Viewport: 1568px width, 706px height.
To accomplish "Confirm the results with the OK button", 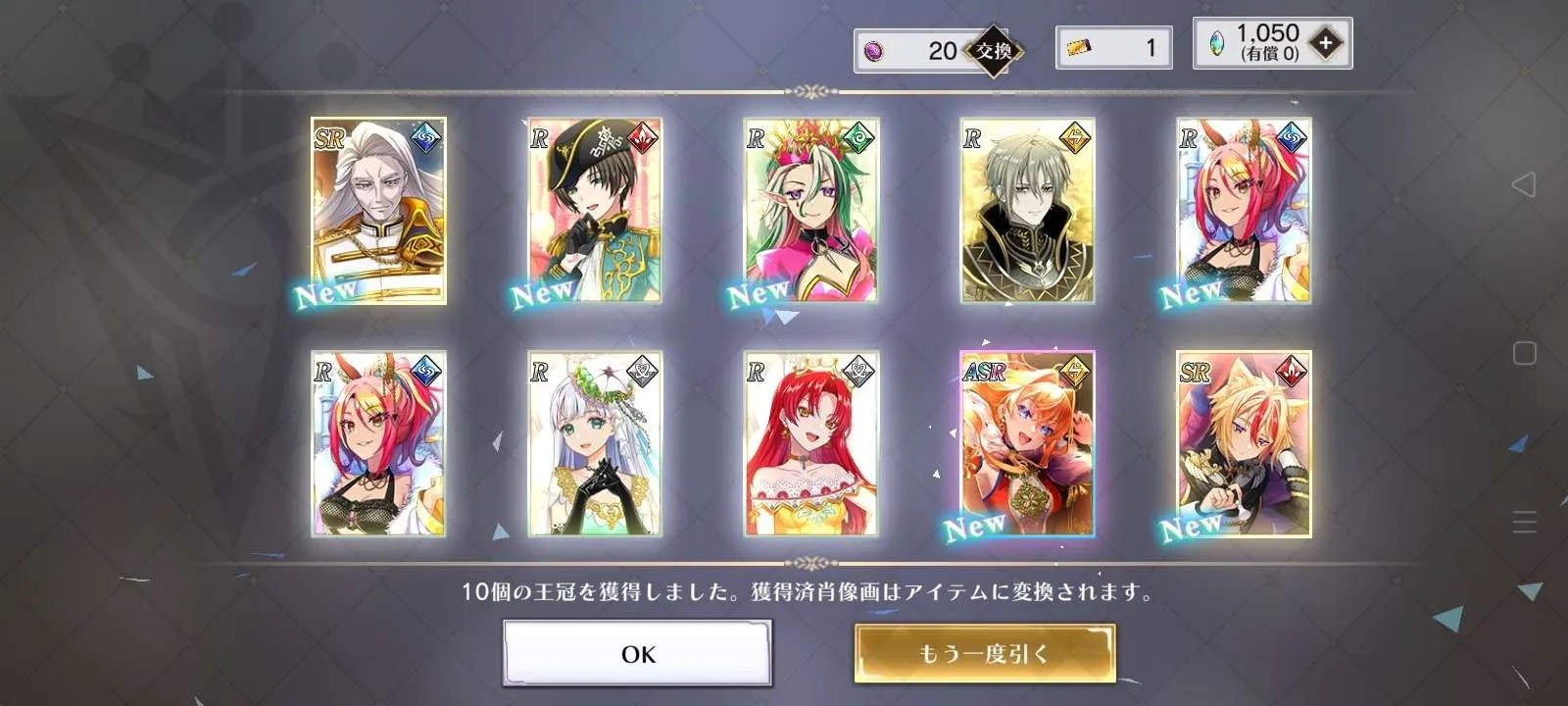I will [x=637, y=653].
